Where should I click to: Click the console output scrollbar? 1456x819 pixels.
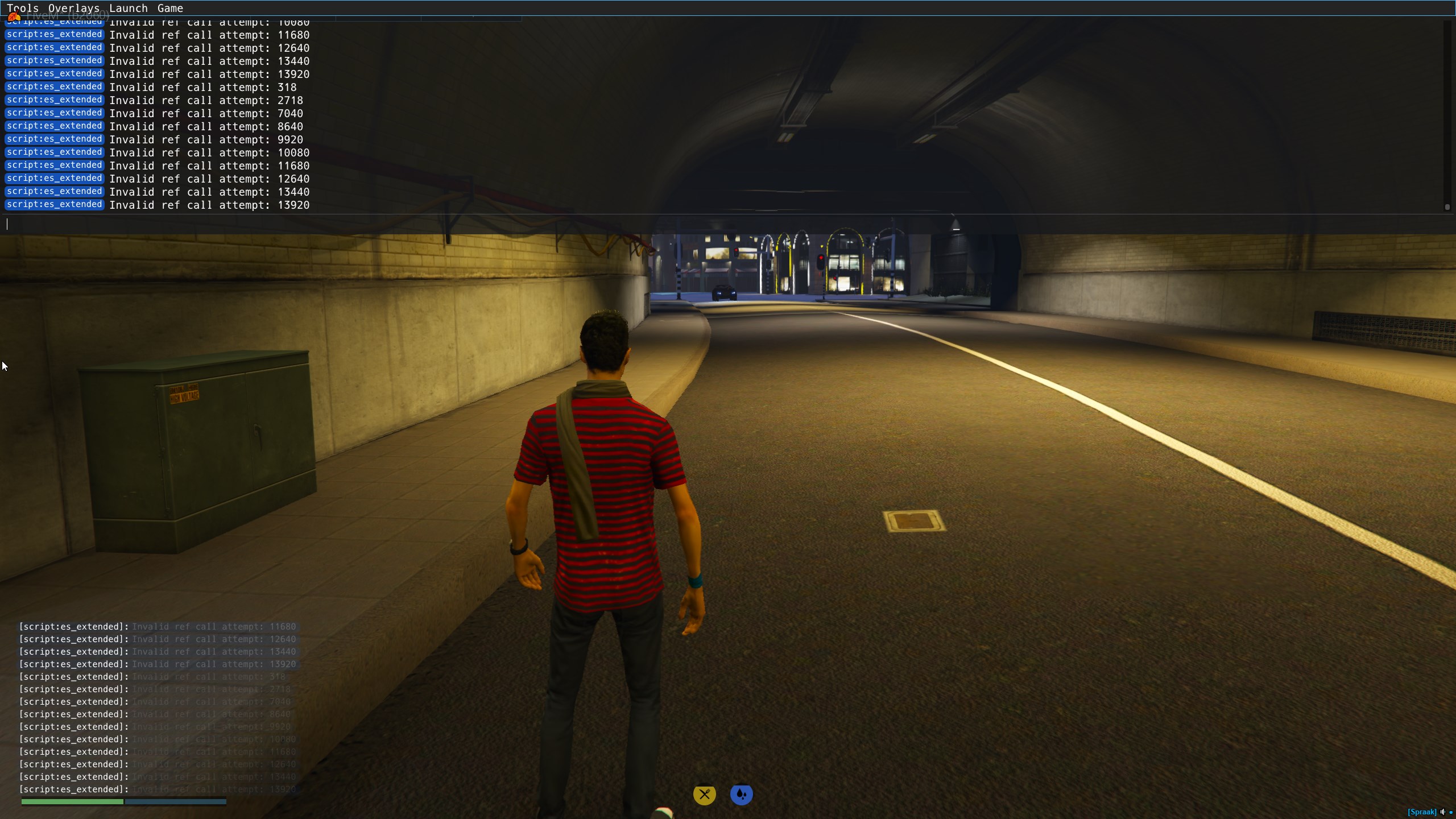coord(1447,114)
